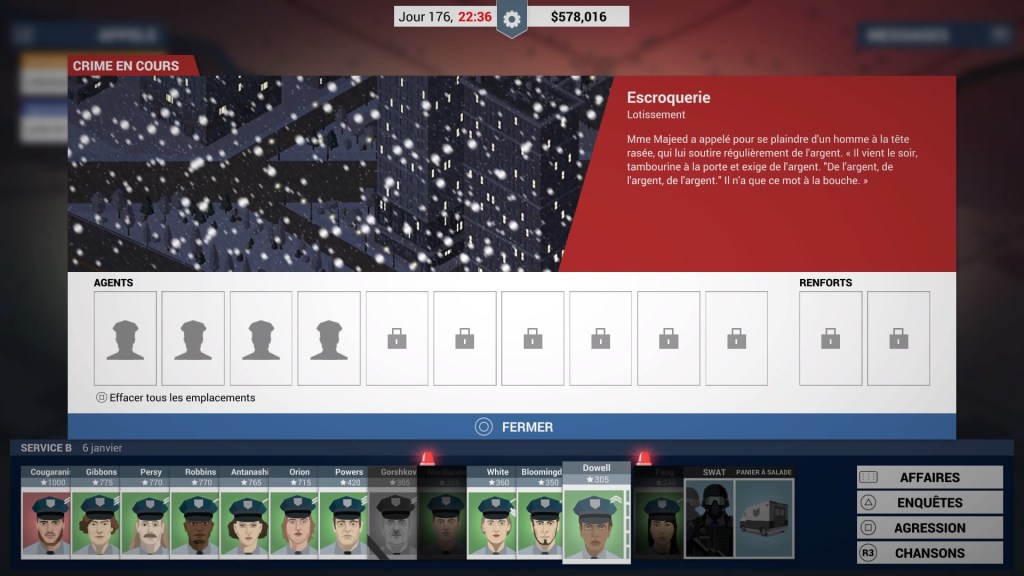Select officer Powers card

(x=345, y=511)
